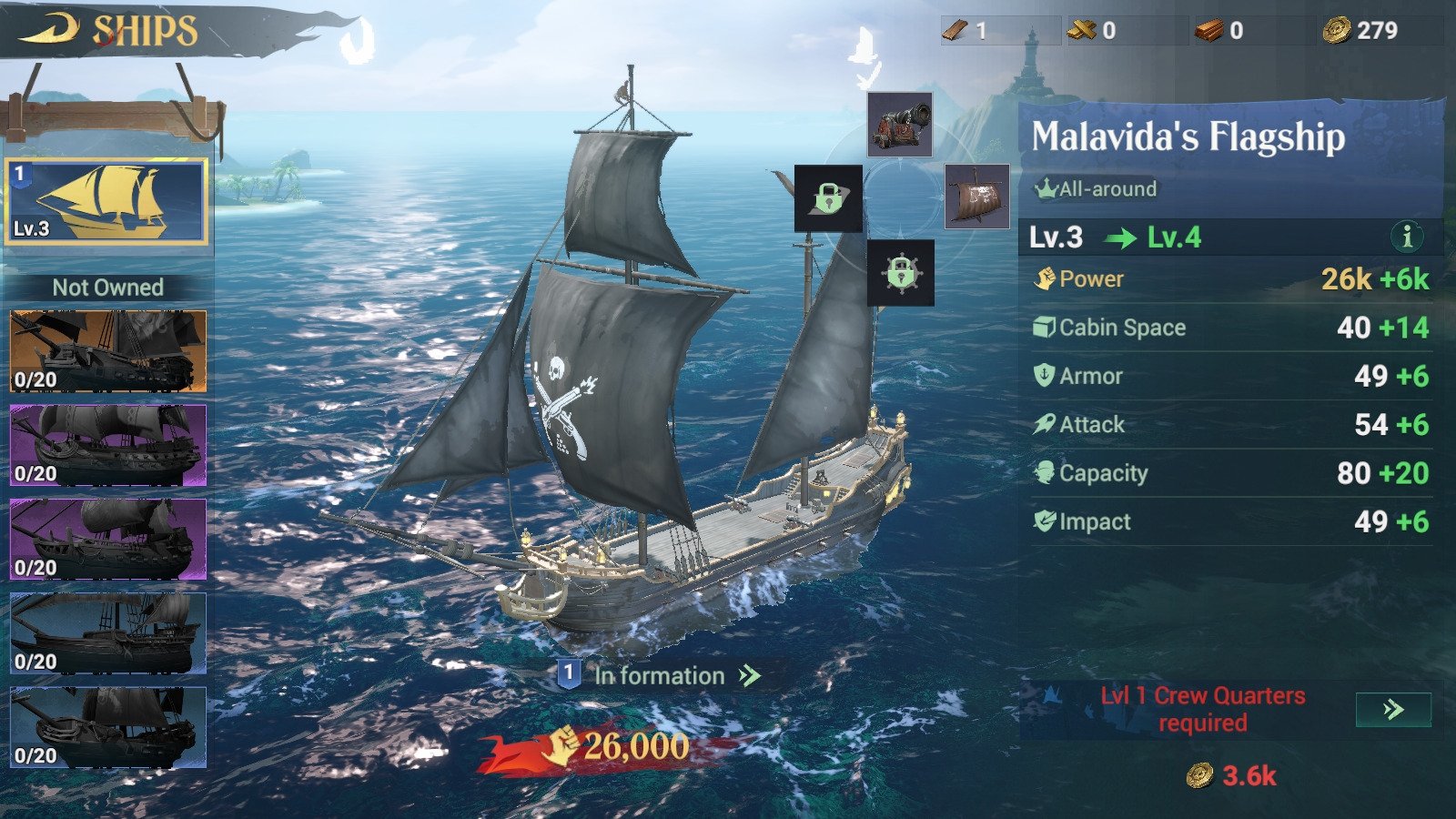
Task: Click the Armor anchor shield icon
Action: tap(1044, 376)
